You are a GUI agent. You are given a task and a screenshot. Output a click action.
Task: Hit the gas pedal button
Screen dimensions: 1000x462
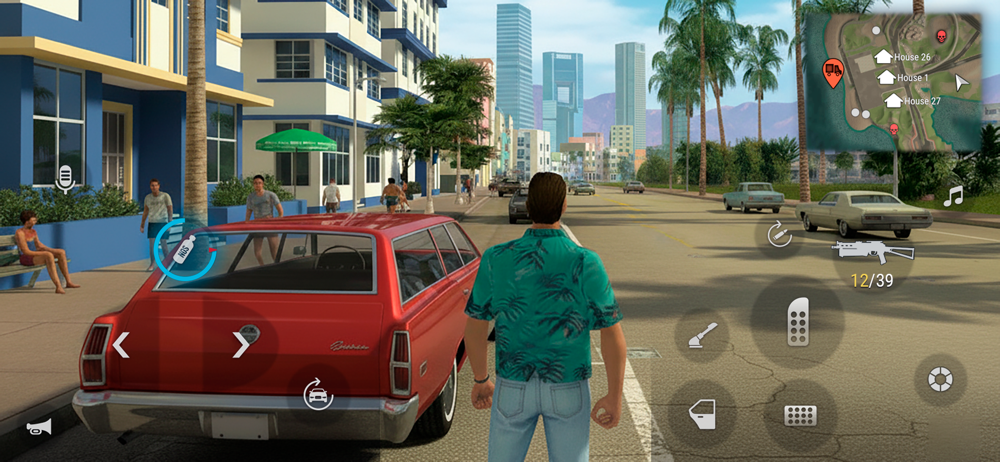pyautogui.click(x=797, y=322)
